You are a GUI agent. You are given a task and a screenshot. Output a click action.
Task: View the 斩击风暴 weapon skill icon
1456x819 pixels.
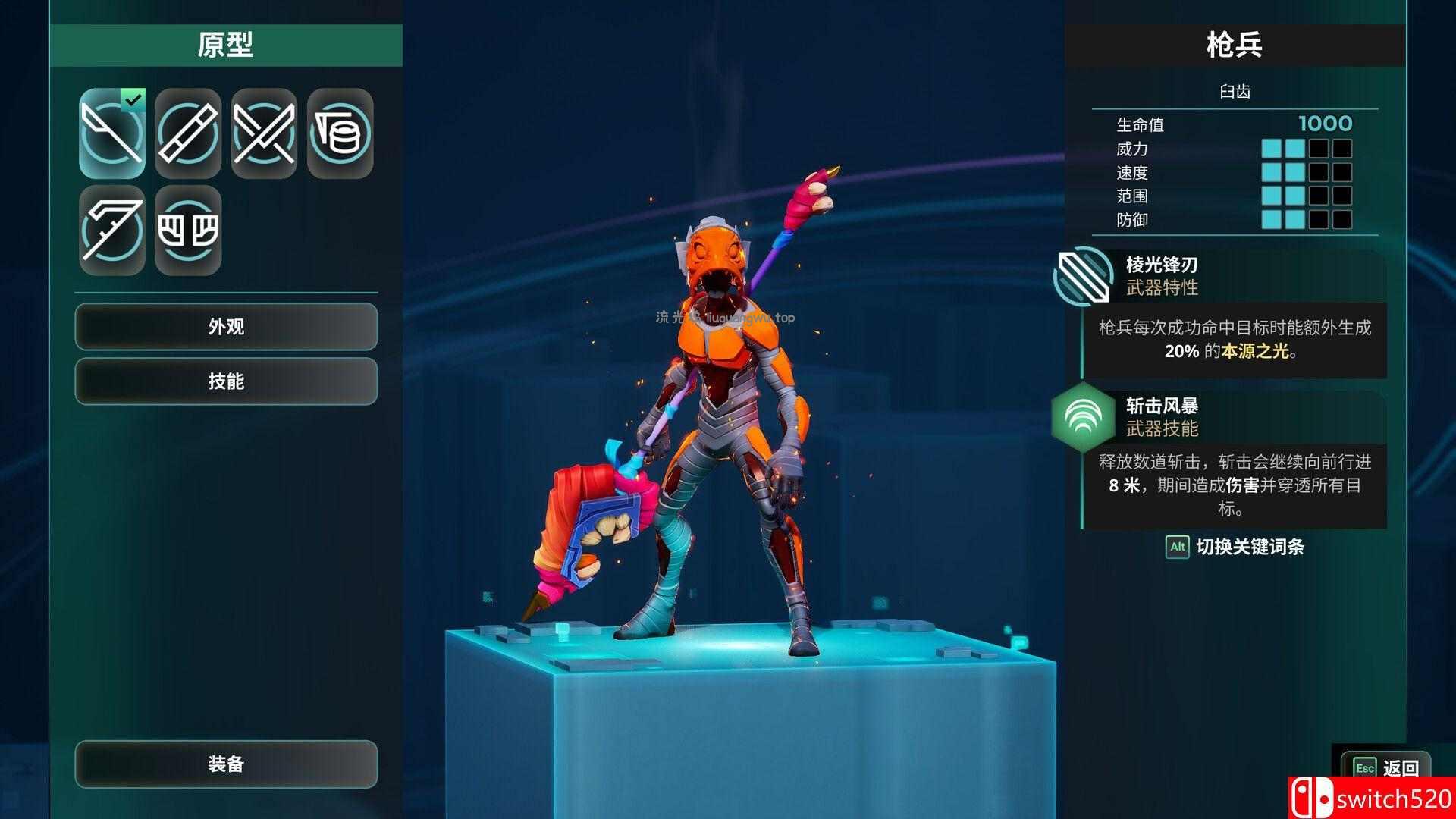1083,416
